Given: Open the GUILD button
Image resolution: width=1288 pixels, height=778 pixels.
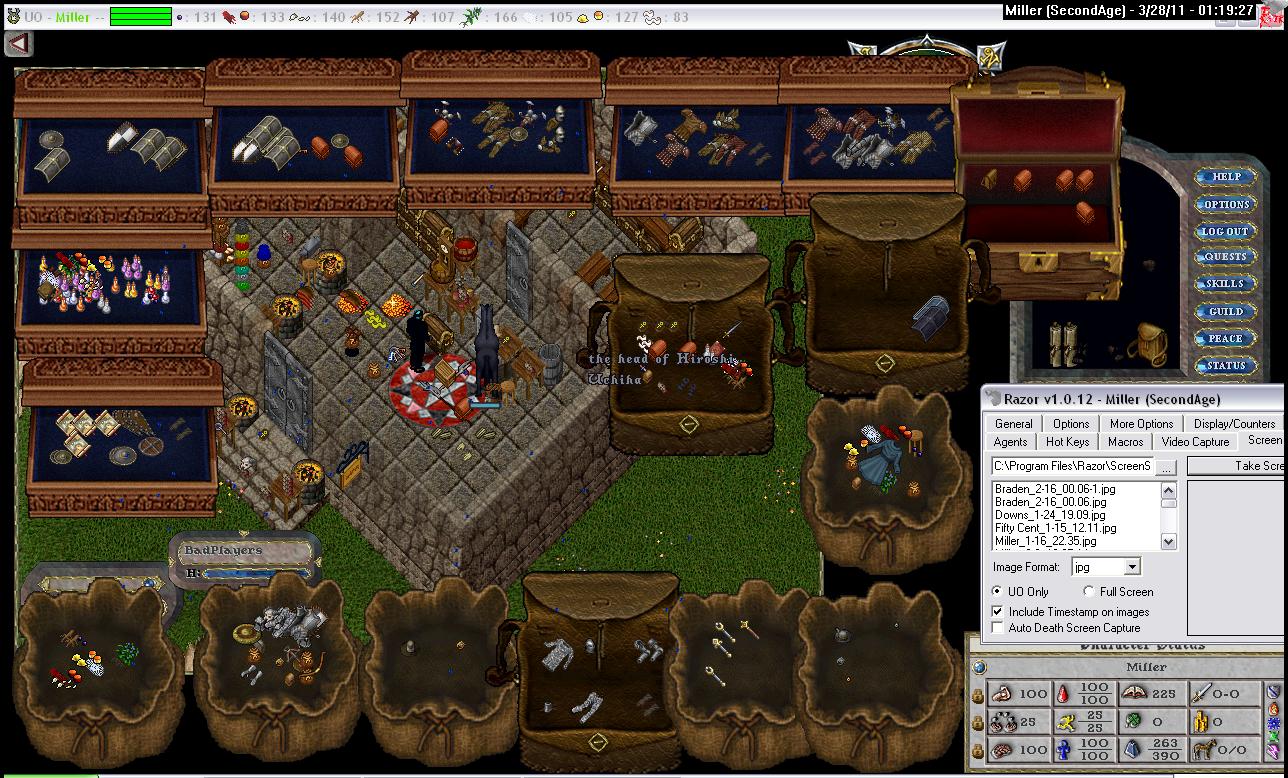Looking at the screenshot, I should 1225,312.
